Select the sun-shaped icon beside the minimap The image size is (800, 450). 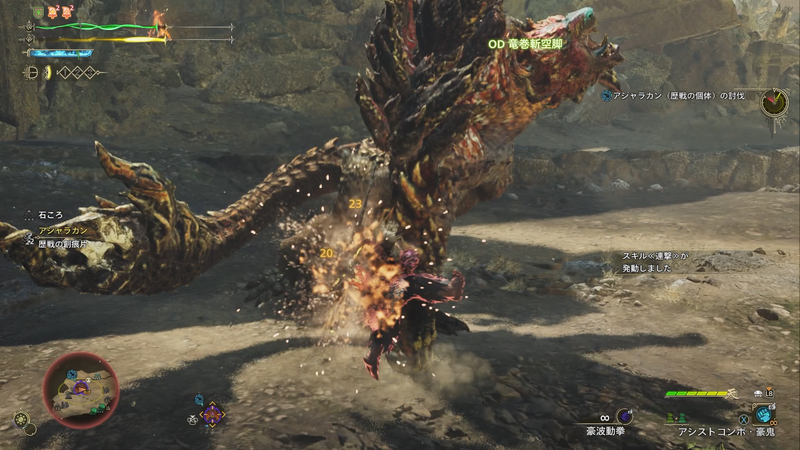[x=21, y=419]
